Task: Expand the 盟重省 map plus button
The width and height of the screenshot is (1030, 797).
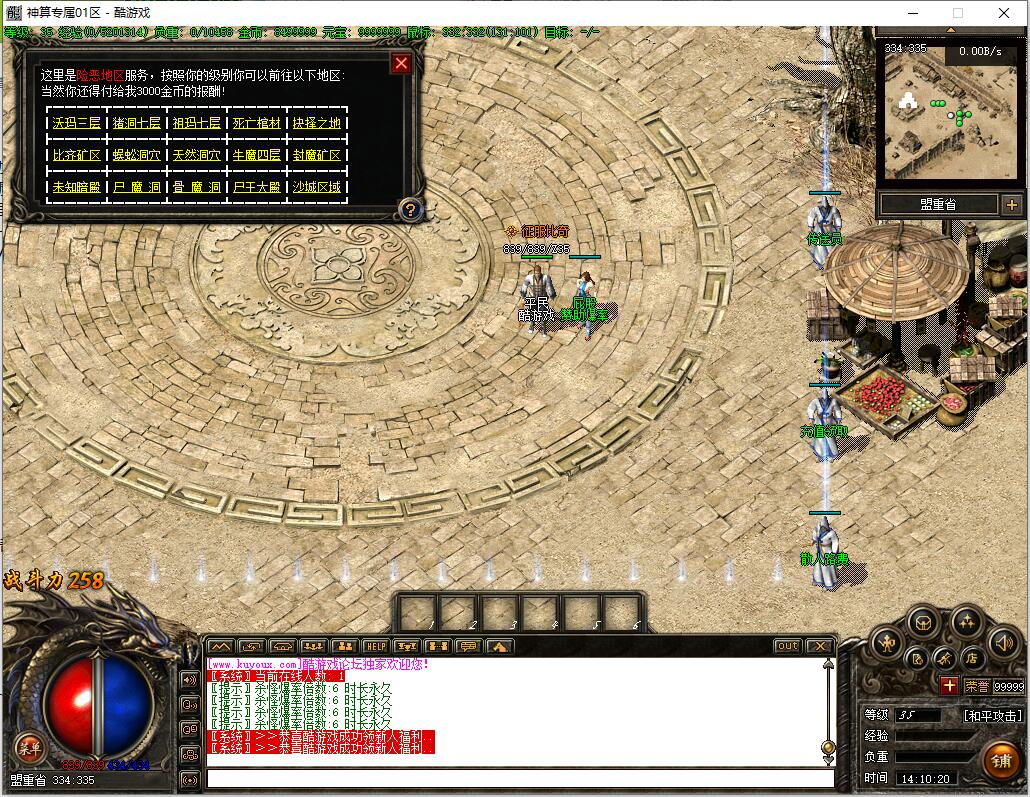Action: pyautogui.click(x=1010, y=205)
